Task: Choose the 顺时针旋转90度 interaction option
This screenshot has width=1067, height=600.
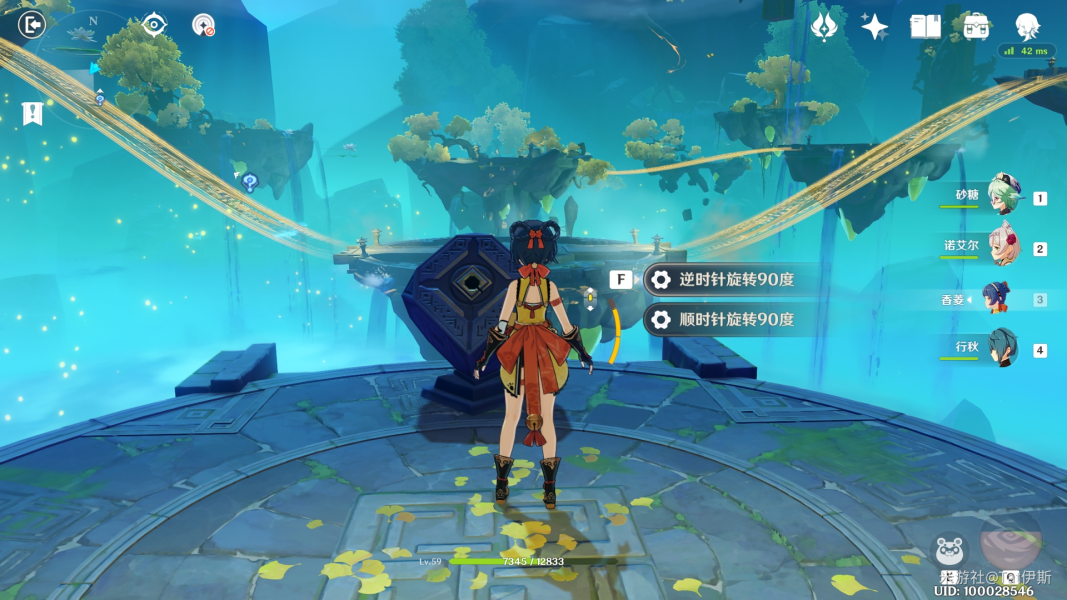Action: click(x=725, y=320)
